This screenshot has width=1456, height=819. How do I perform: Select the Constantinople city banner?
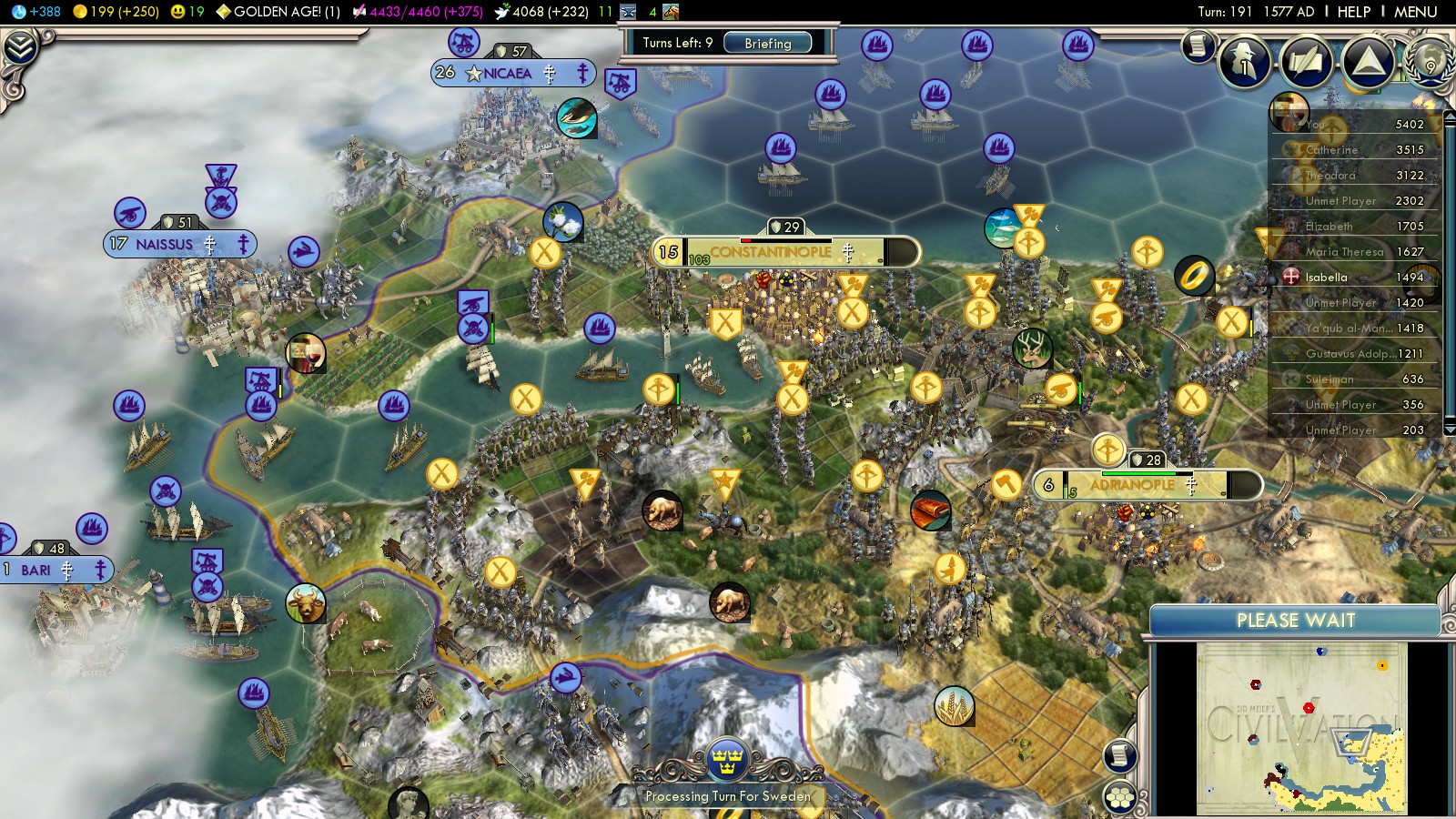click(x=772, y=252)
